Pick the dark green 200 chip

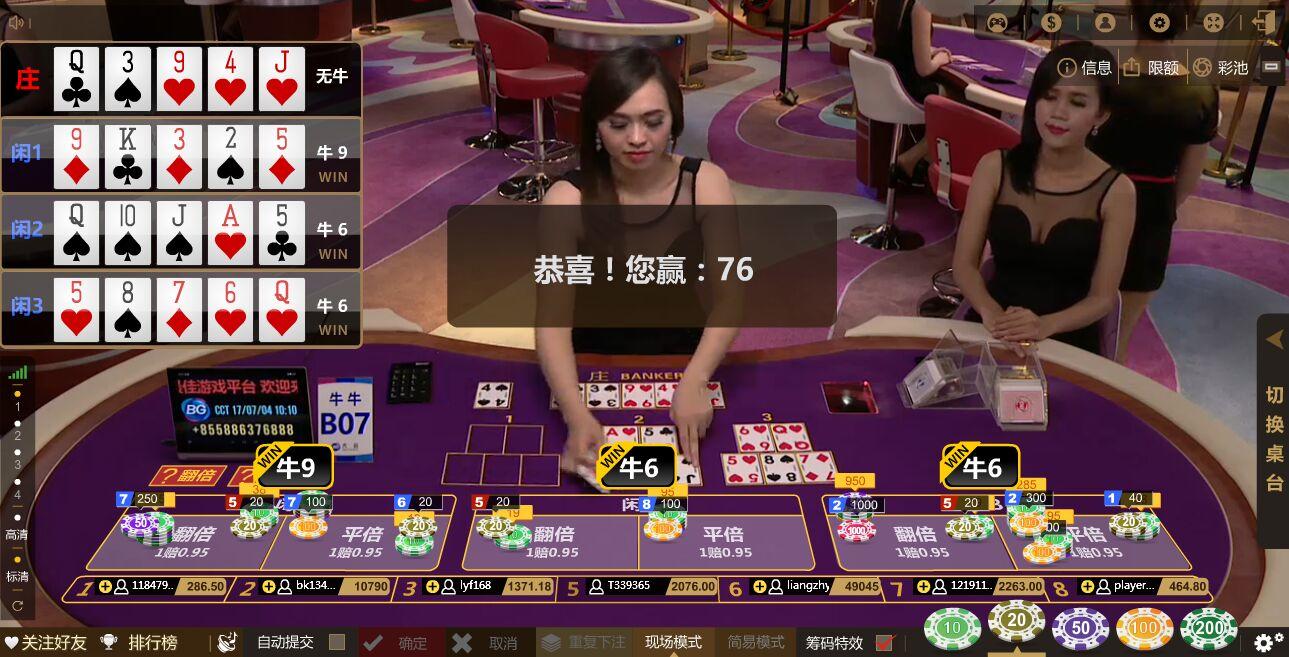click(1208, 628)
